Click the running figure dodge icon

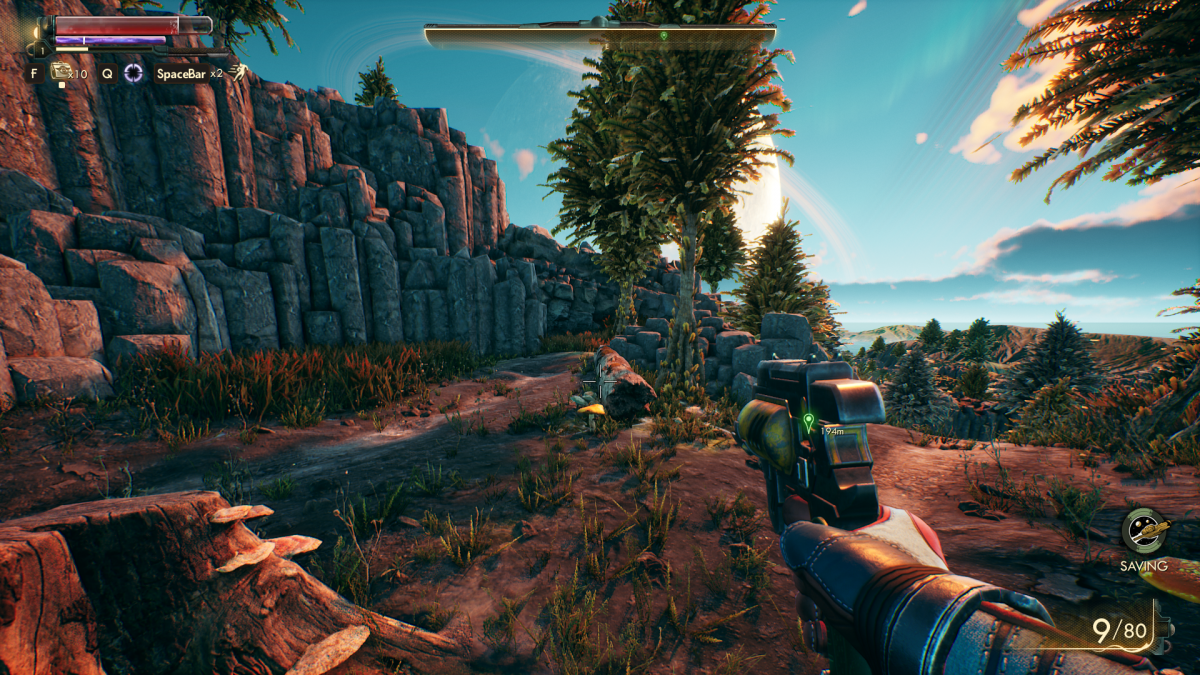coord(238,72)
